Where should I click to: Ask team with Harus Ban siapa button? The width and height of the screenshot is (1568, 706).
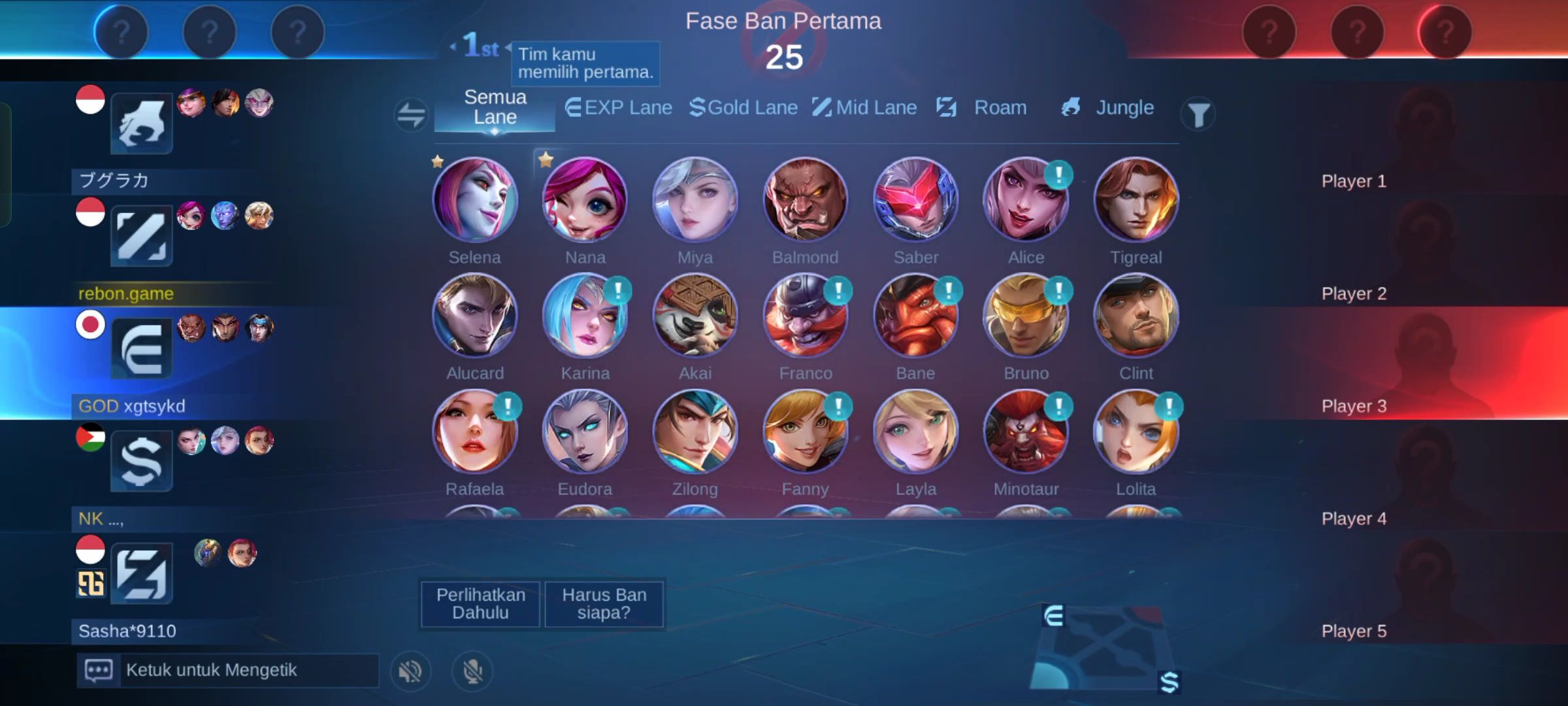[604, 603]
